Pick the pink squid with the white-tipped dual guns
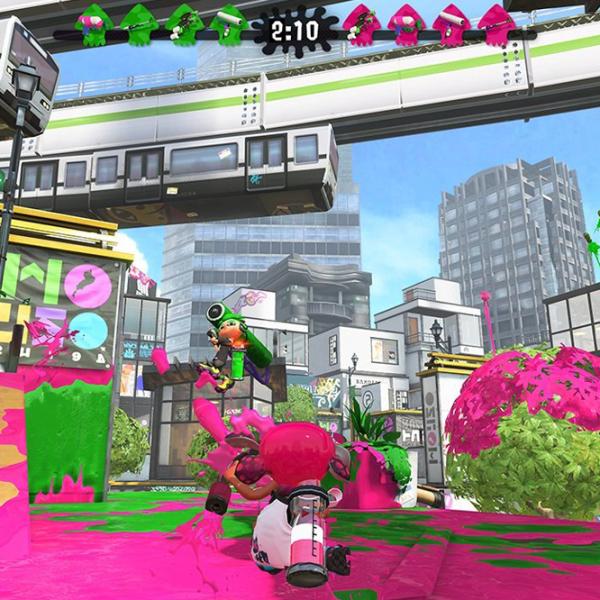Screen dimensions: 600x600 pos(361,24)
